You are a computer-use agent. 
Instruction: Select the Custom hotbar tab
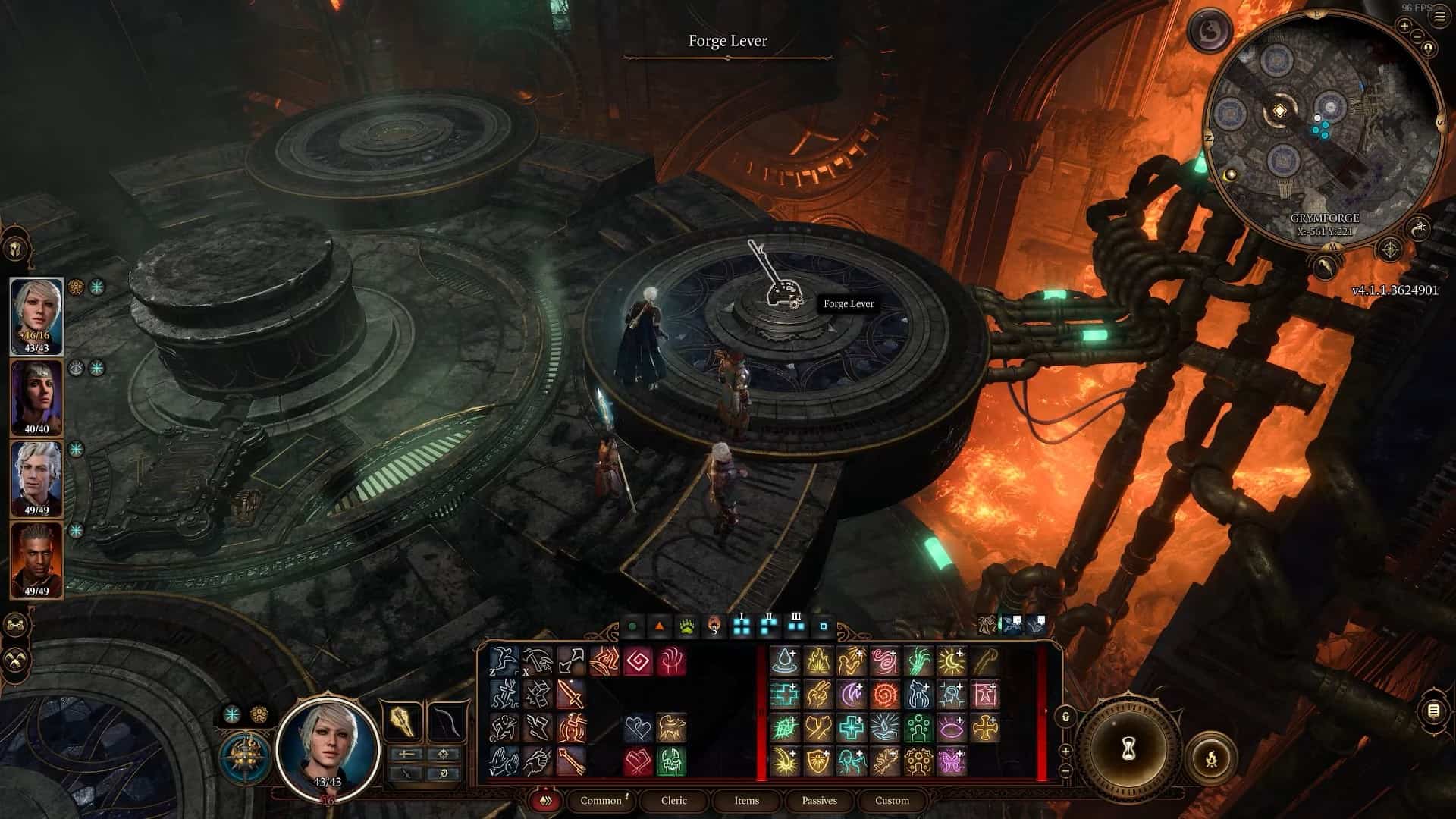point(892,800)
